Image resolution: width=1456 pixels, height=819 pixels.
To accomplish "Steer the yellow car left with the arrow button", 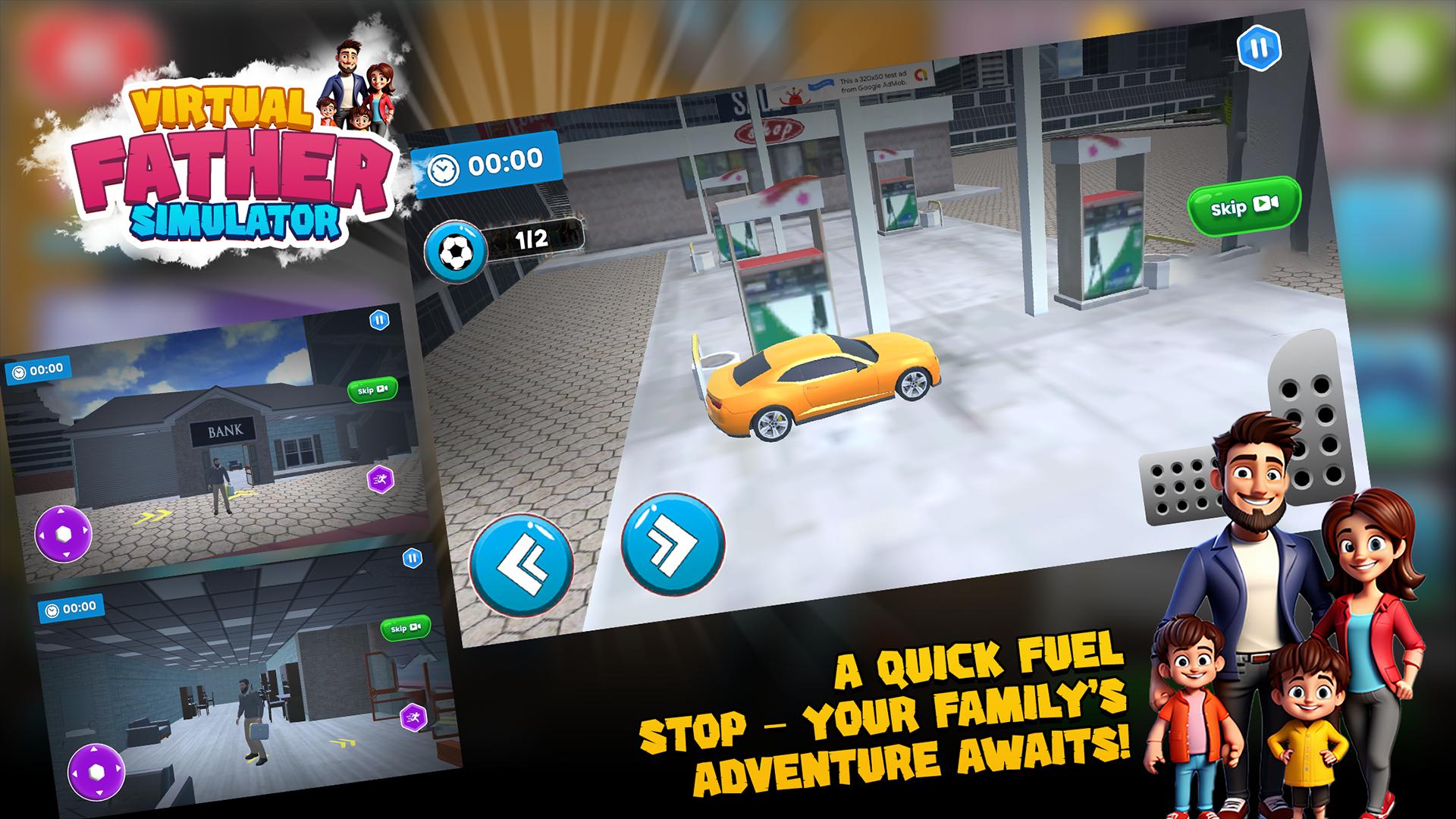I will pyautogui.click(x=522, y=566).
